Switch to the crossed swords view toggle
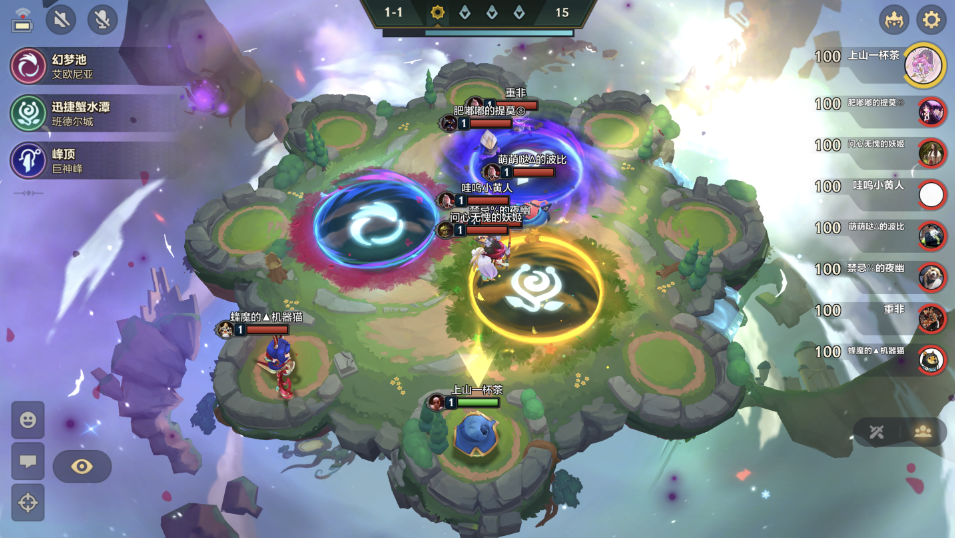Viewport: 955px width, 538px height. tap(877, 432)
